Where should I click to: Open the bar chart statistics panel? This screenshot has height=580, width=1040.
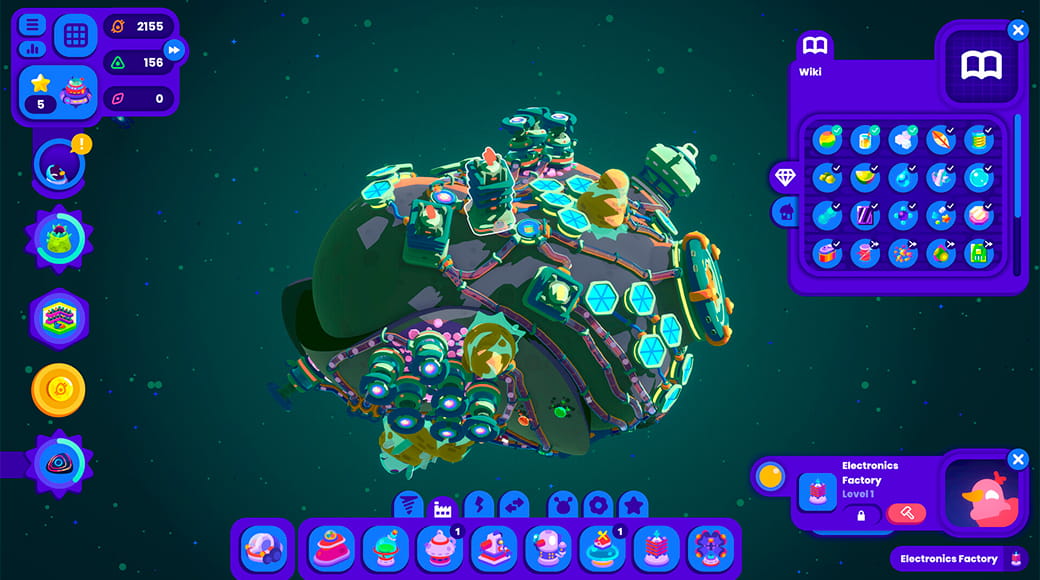click(33, 47)
